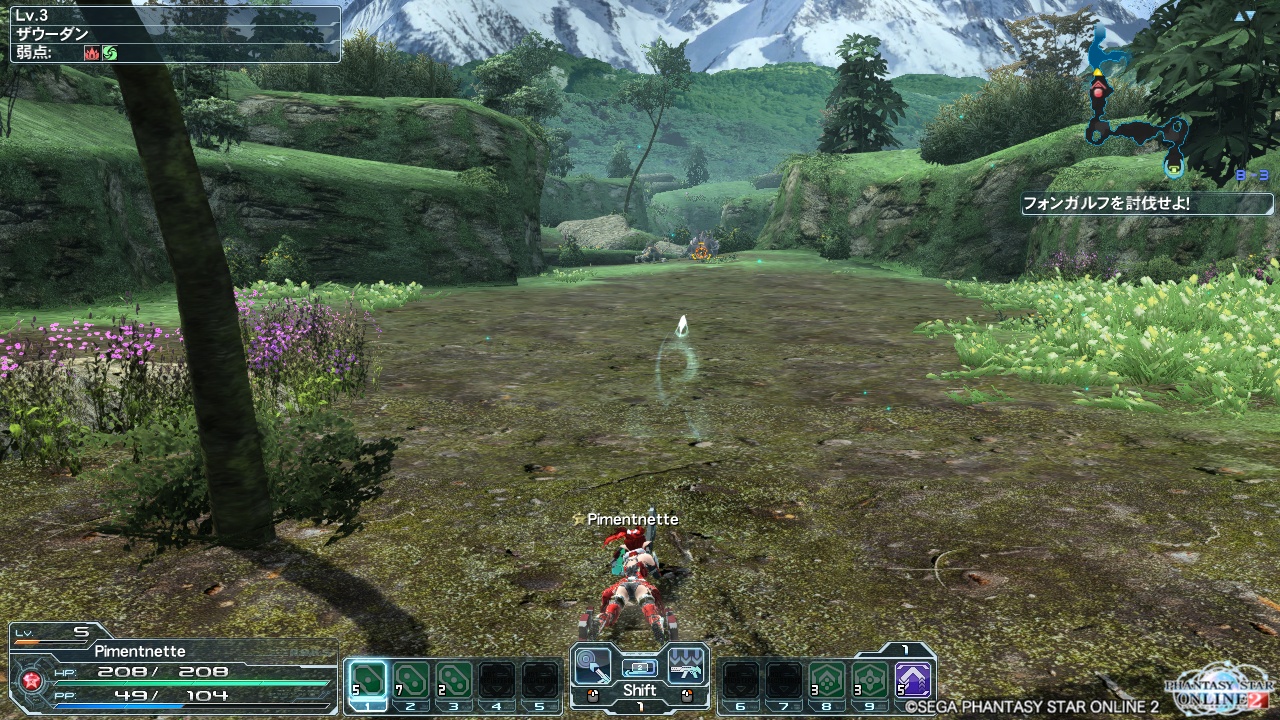Trigger the purple arrow skill icon
The image size is (1280, 720).
click(912, 680)
